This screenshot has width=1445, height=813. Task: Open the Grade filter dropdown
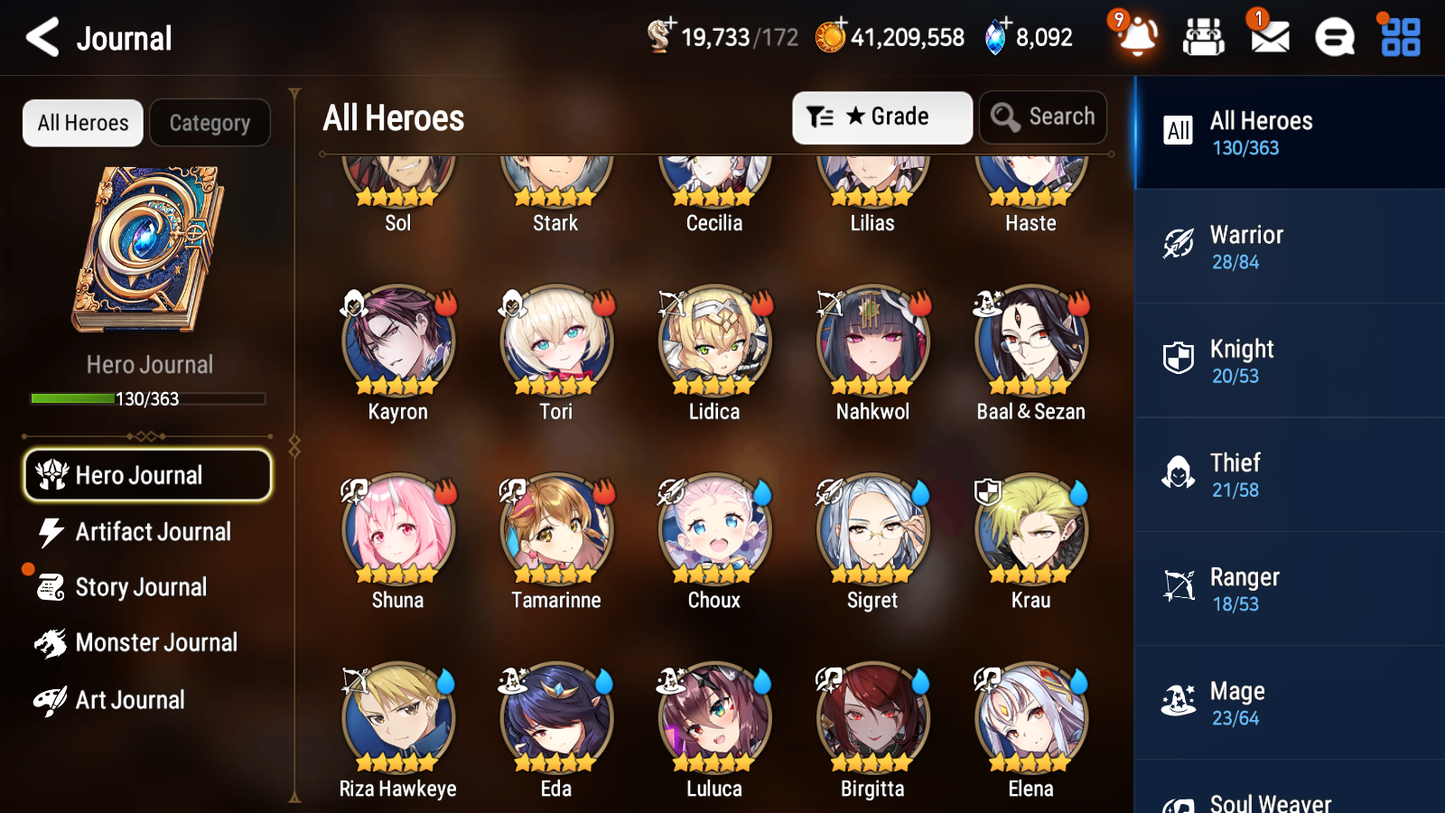(882, 117)
